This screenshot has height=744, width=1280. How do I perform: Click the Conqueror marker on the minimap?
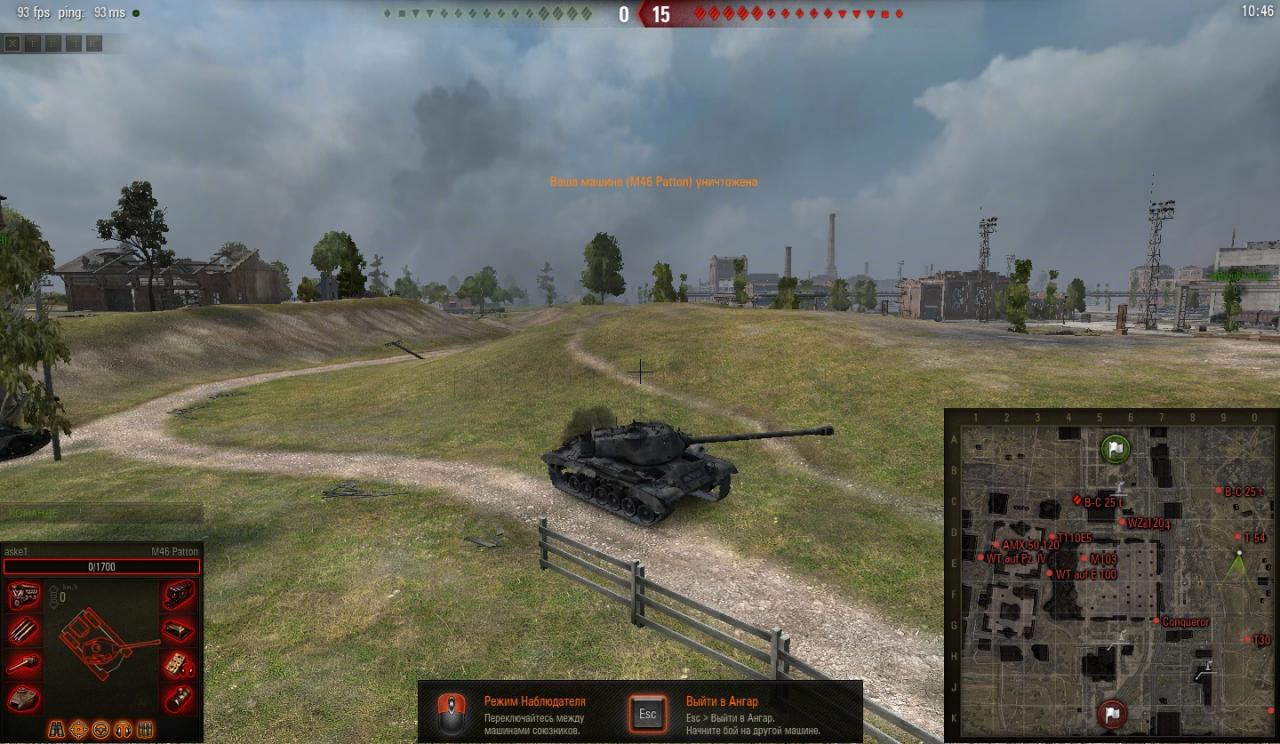1157,622
